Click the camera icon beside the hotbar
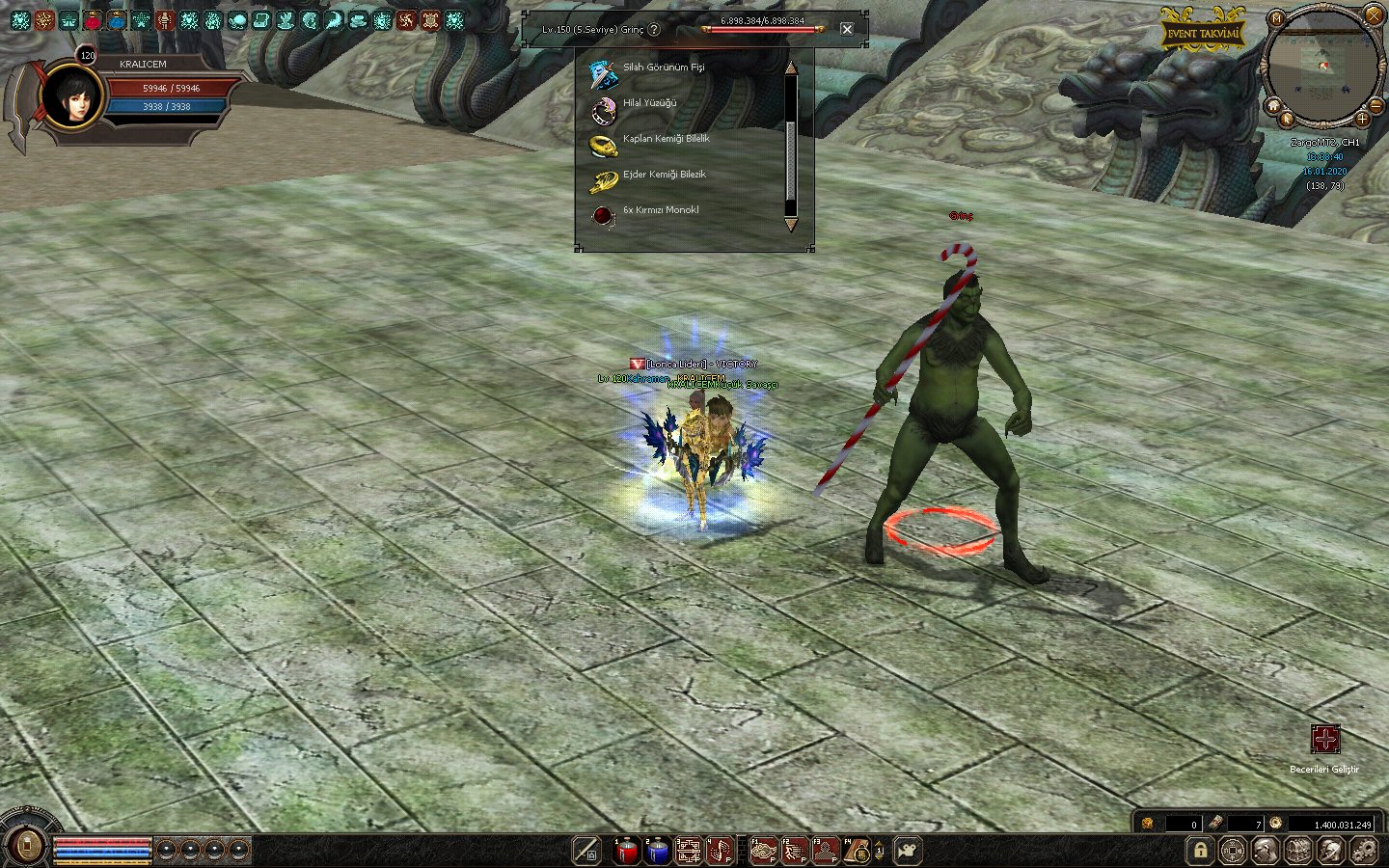Viewport: 1389px width, 868px height. [908, 851]
